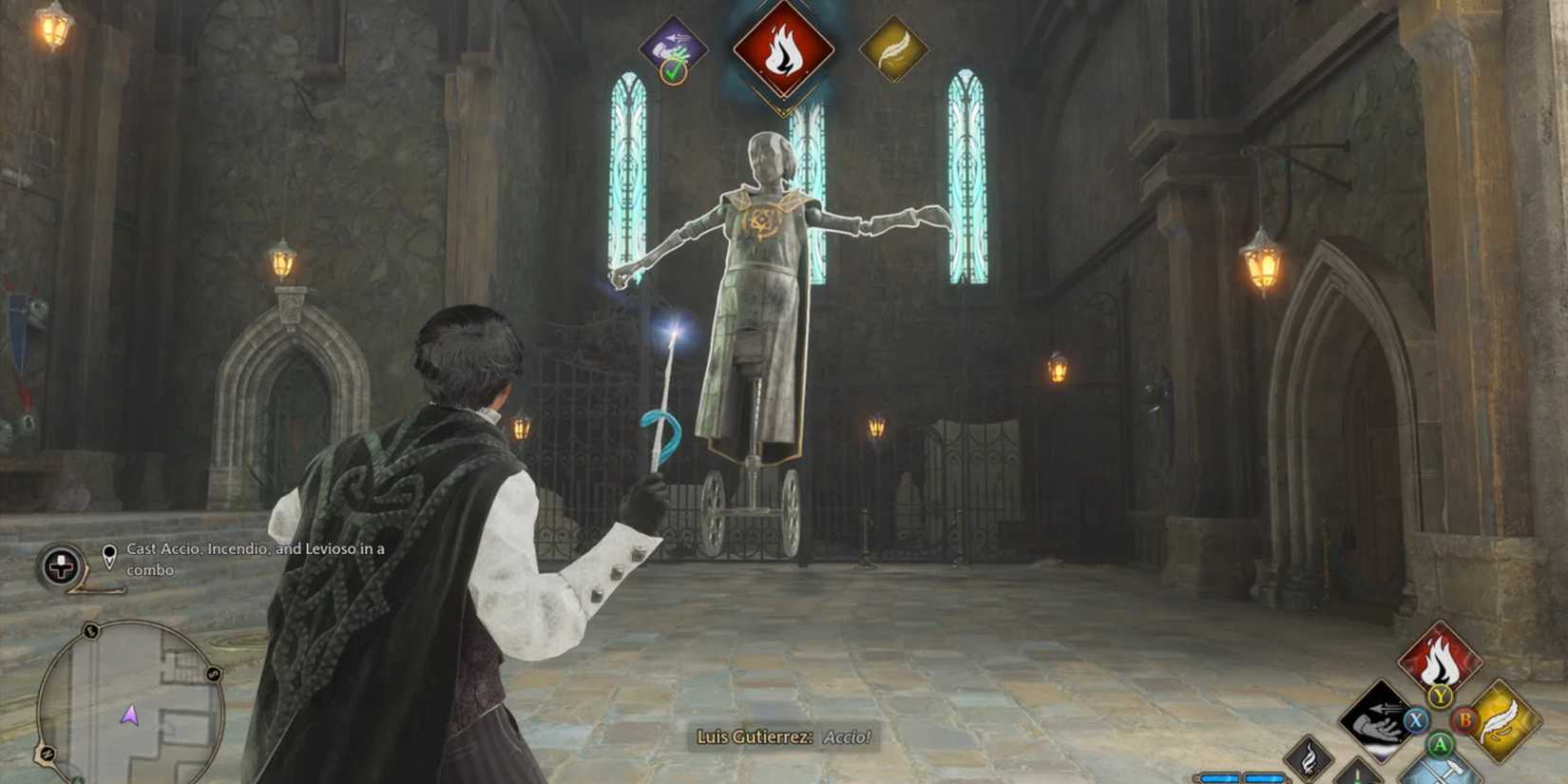Select Accio on the X spell slot

click(1376, 722)
